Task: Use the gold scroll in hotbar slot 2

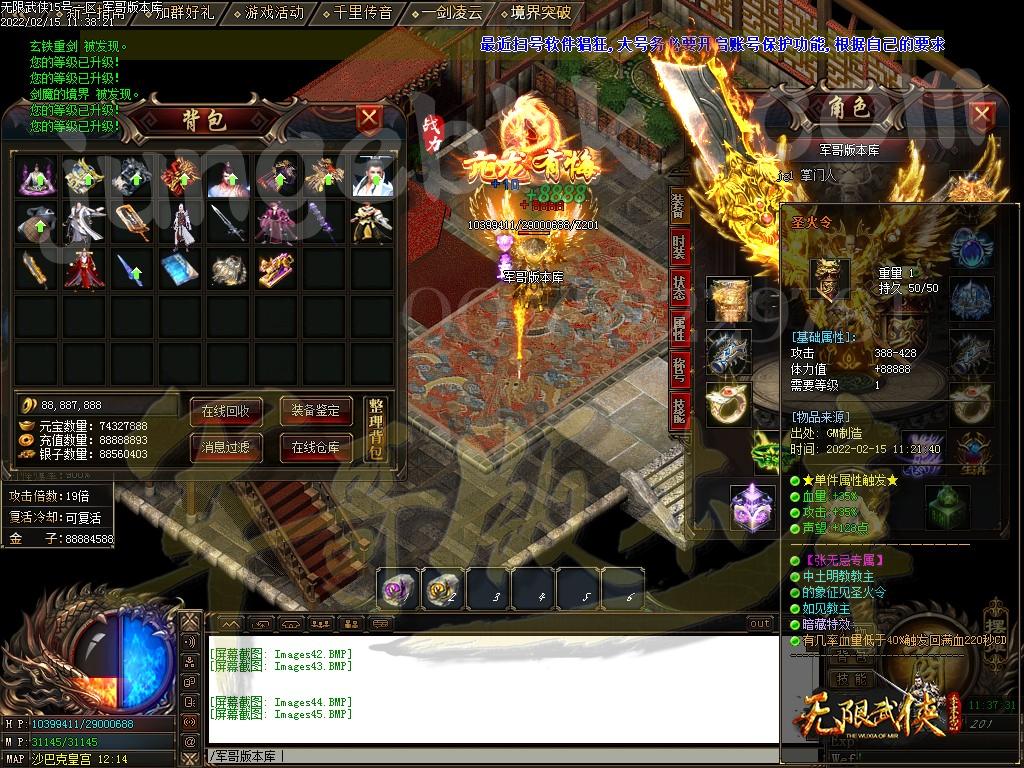Action: coord(441,590)
